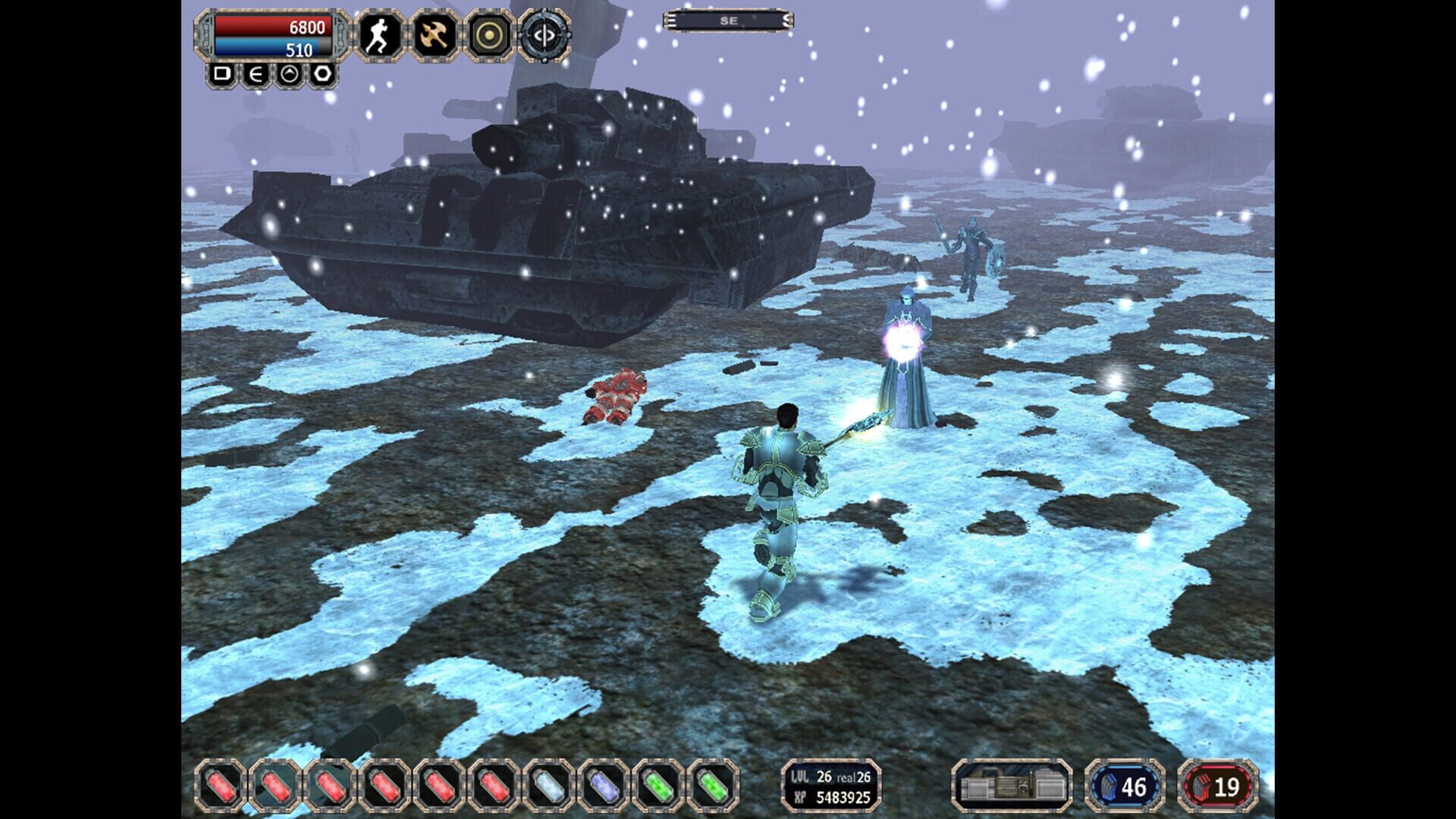Screen dimensions: 1456x819
Task: Select the square icon under the health bar
Action: pyautogui.click(x=223, y=75)
